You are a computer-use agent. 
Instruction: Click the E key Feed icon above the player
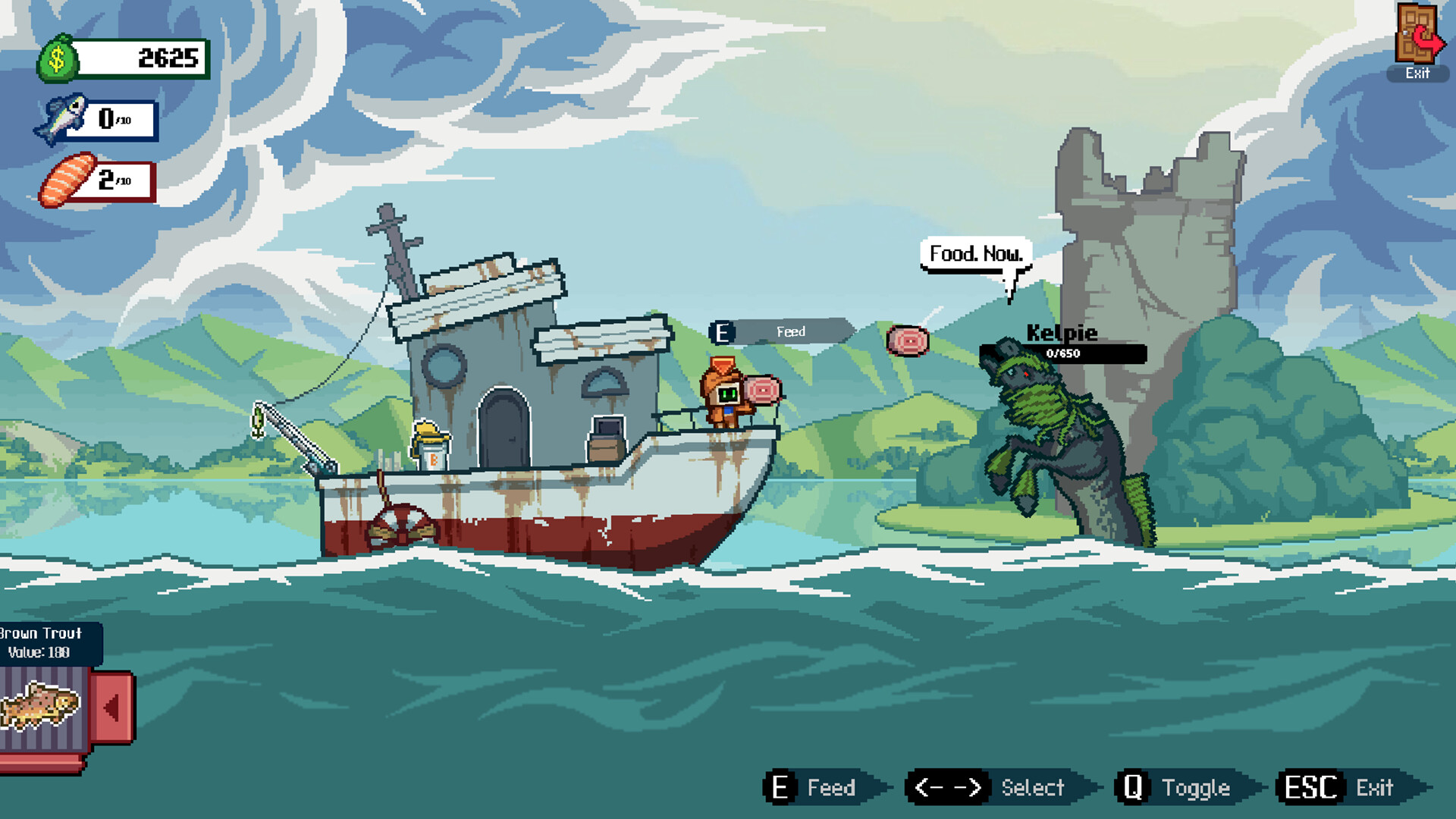click(x=721, y=331)
